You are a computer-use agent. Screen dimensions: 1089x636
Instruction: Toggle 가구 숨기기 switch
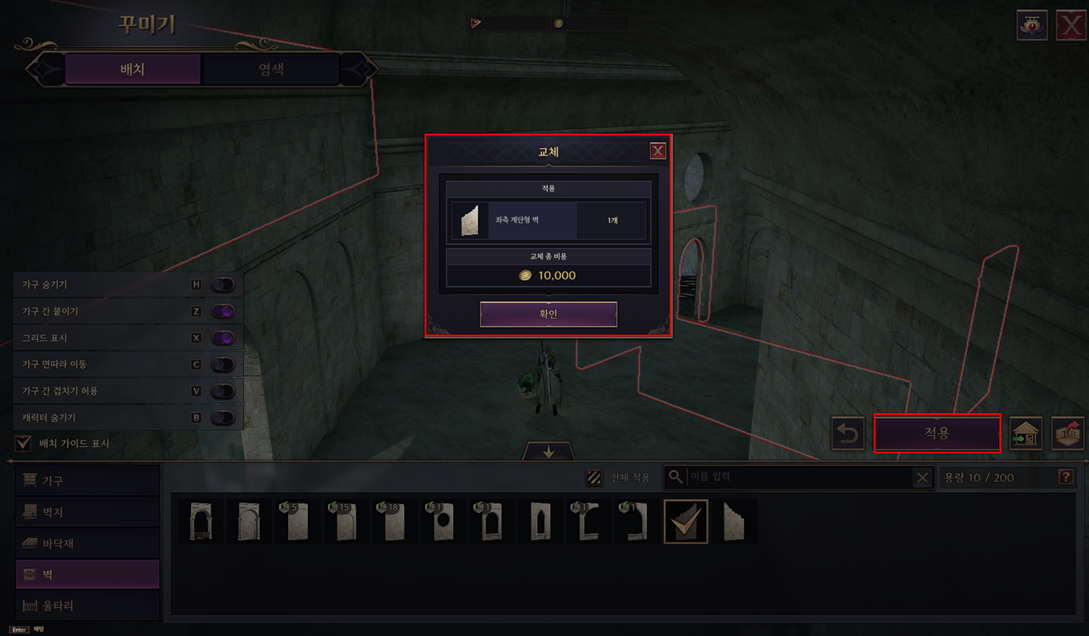point(222,285)
